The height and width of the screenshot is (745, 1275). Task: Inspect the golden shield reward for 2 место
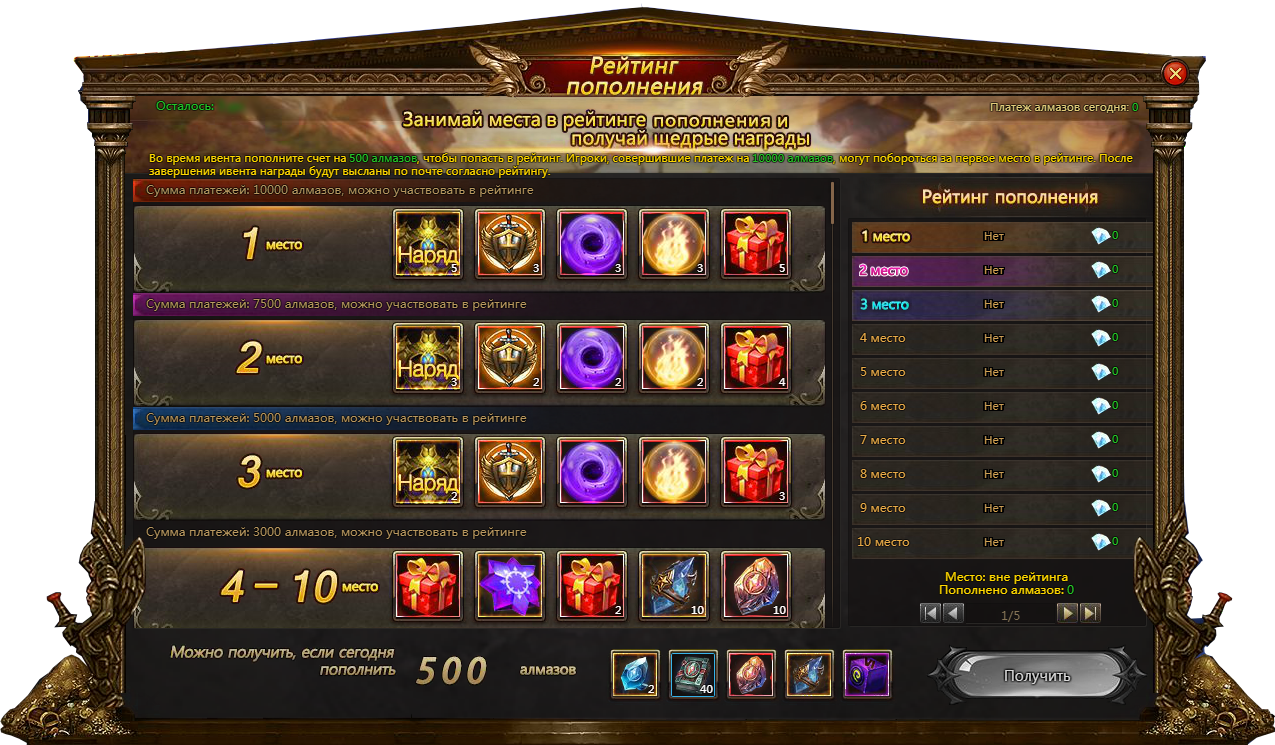pyautogui.click(x=510, y=357)
